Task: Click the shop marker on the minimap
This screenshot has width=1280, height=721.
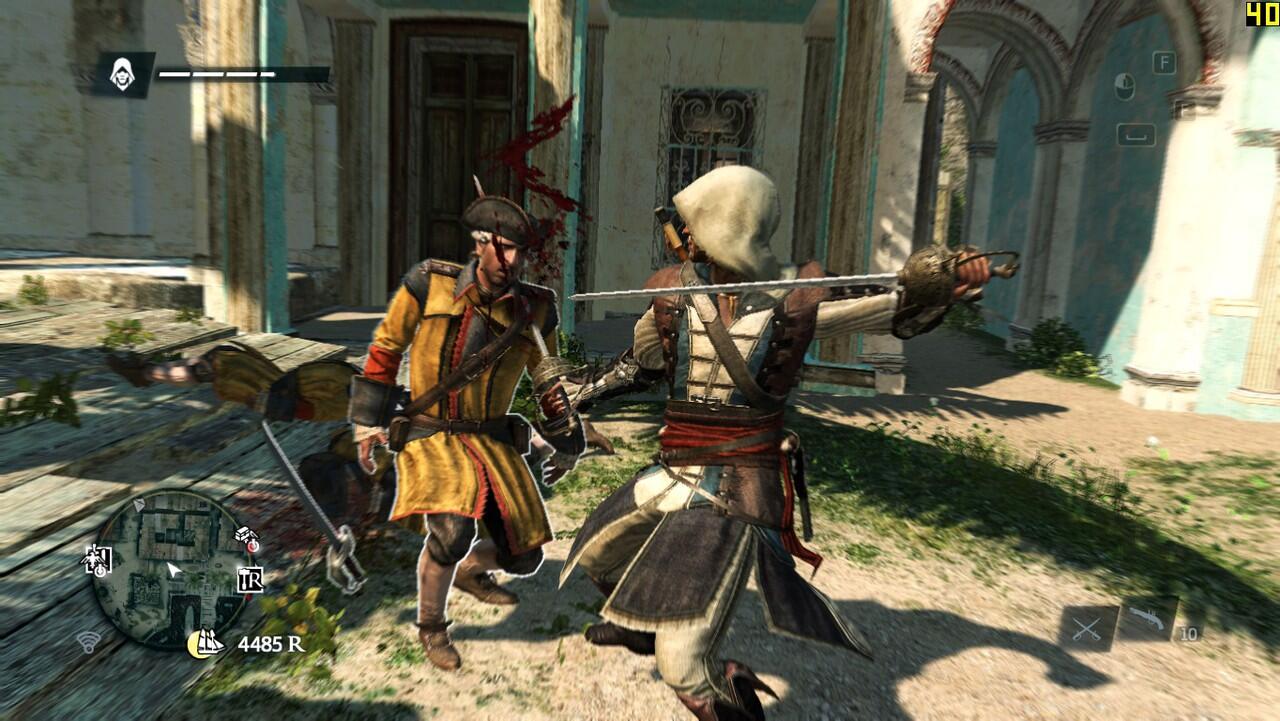Action: point(250,579)
